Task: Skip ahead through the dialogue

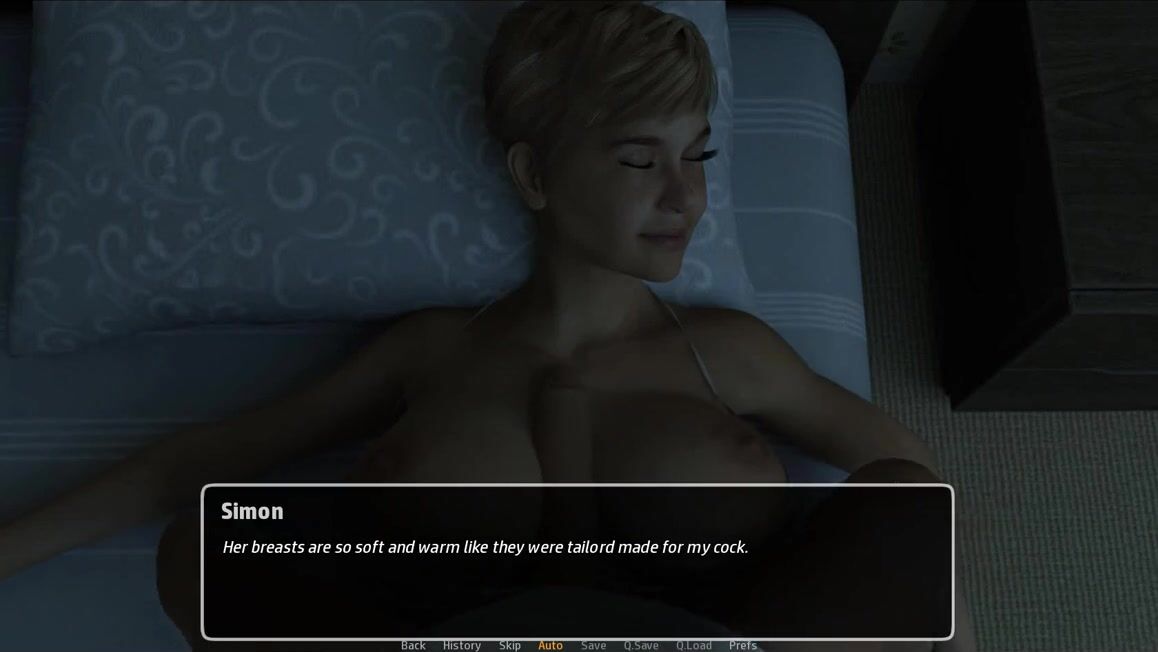Action: [x=510, y=645]
